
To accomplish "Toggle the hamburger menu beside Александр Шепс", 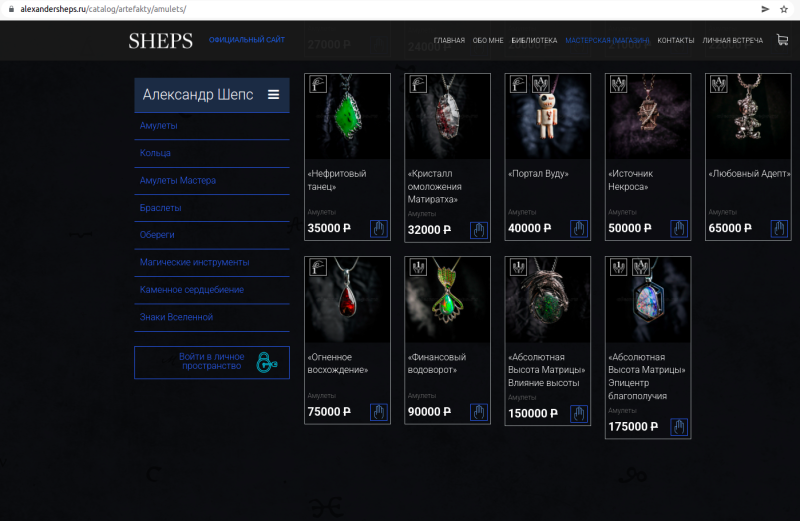I will point(273,95).
